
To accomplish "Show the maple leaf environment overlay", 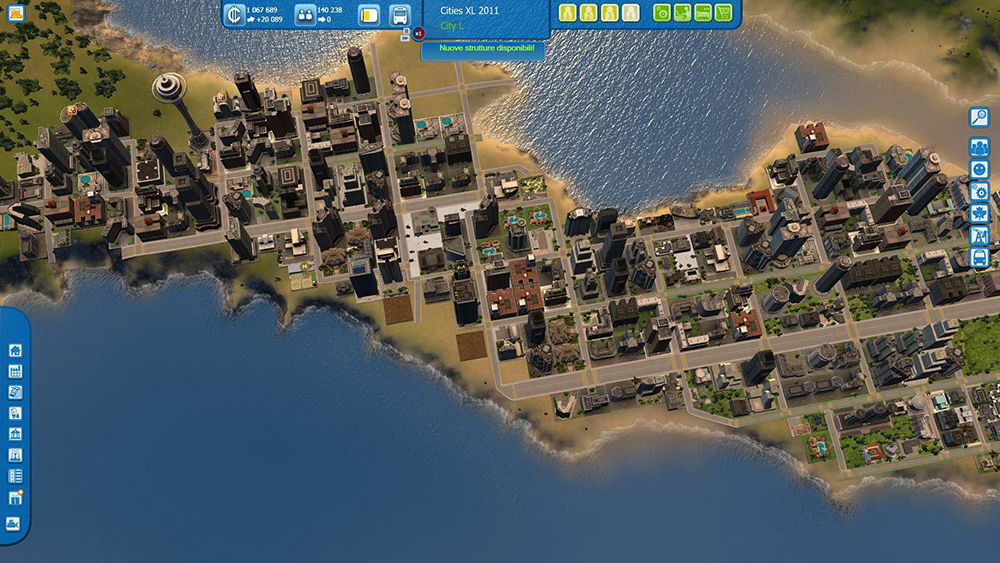I will tap(979, 214).
